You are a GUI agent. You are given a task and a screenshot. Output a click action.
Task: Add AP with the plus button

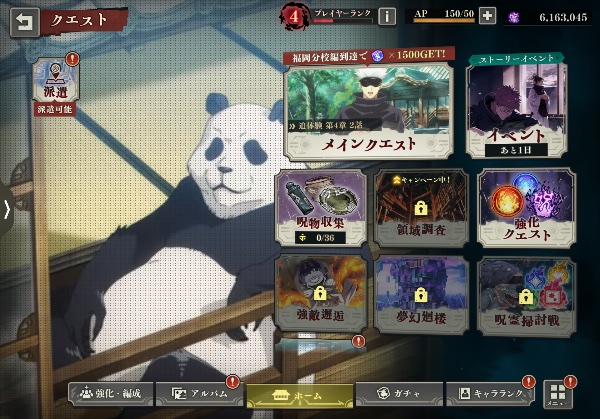[487, 16]
